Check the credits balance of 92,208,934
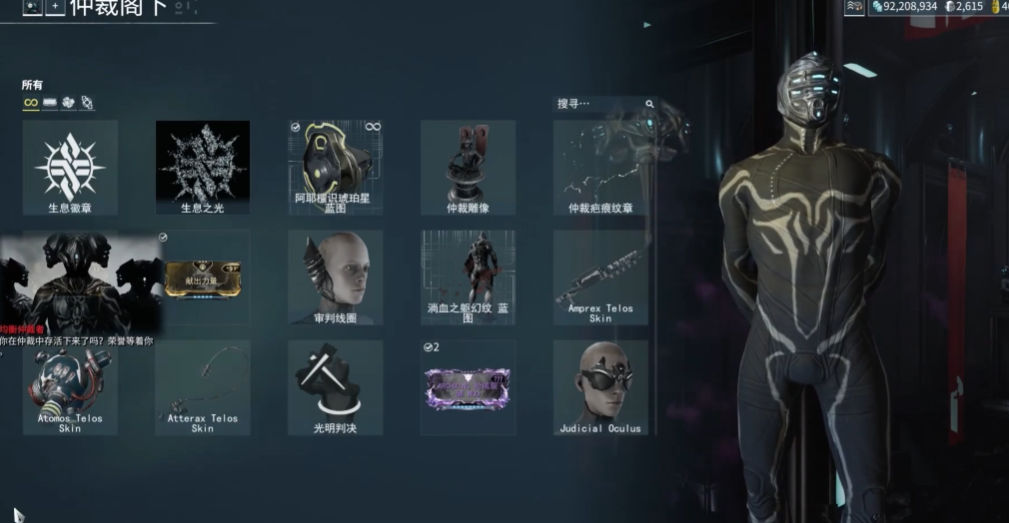1009x523 pixels. point(903,7)
